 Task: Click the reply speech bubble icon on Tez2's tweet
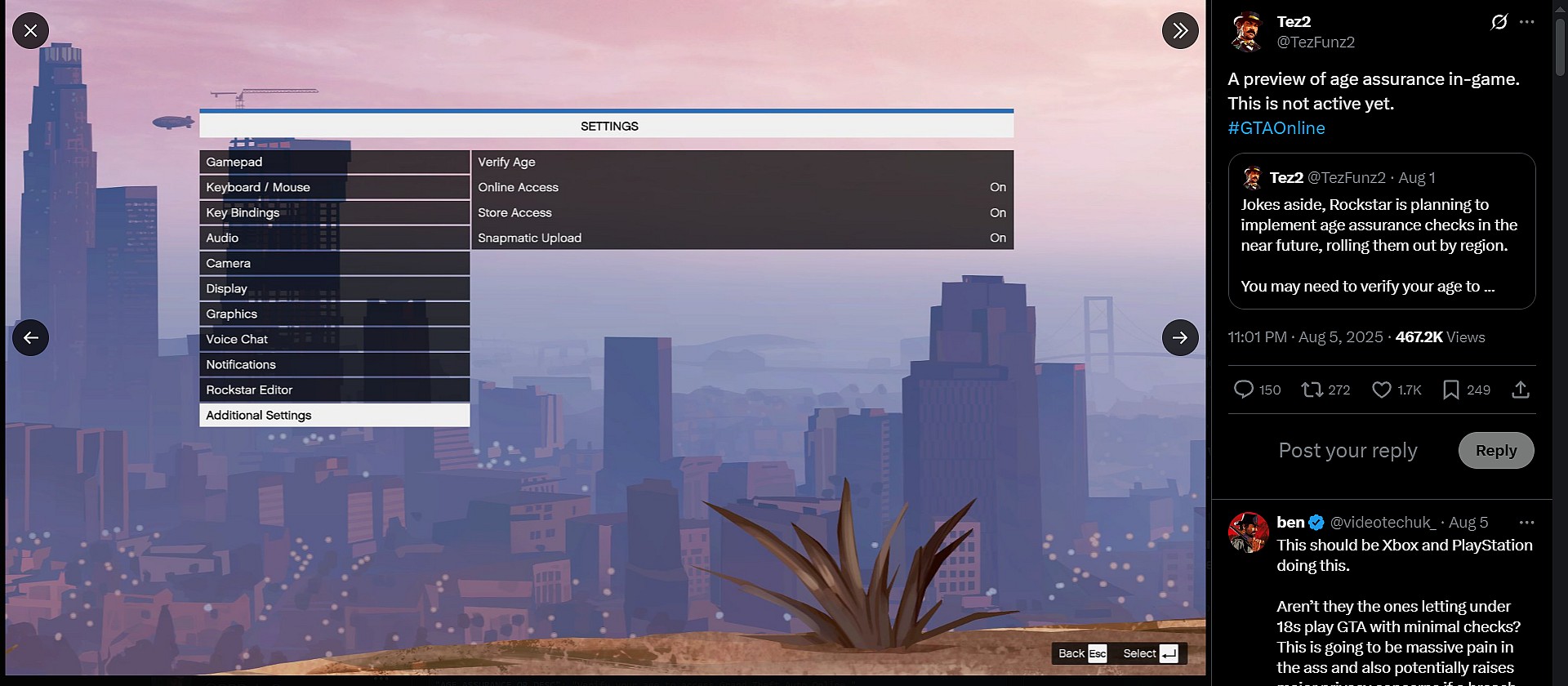pos(1245,390)
